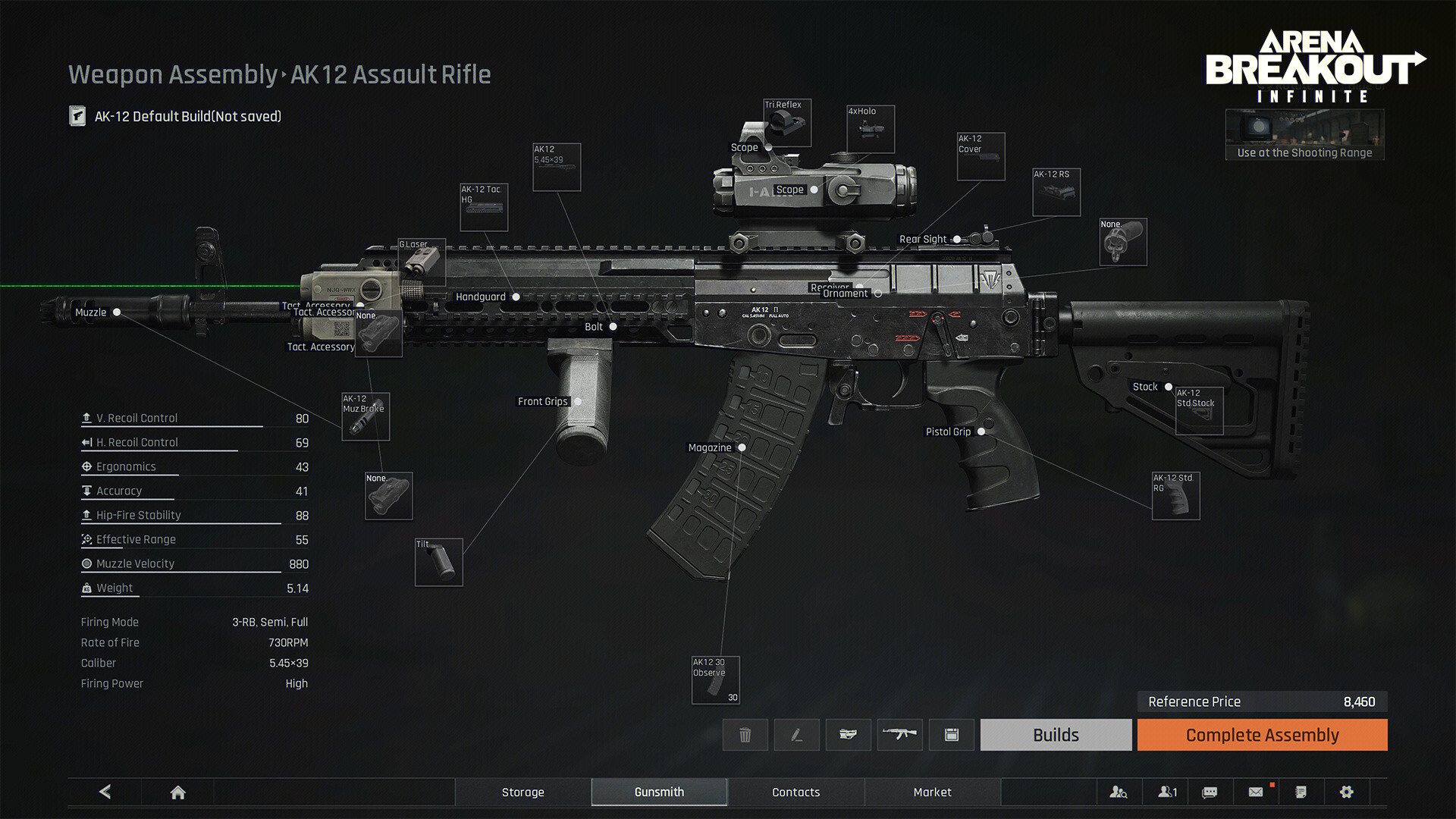Open the Gunsmith tab
The height and width of the screenshot is (819, 1456).
[659, 792]
